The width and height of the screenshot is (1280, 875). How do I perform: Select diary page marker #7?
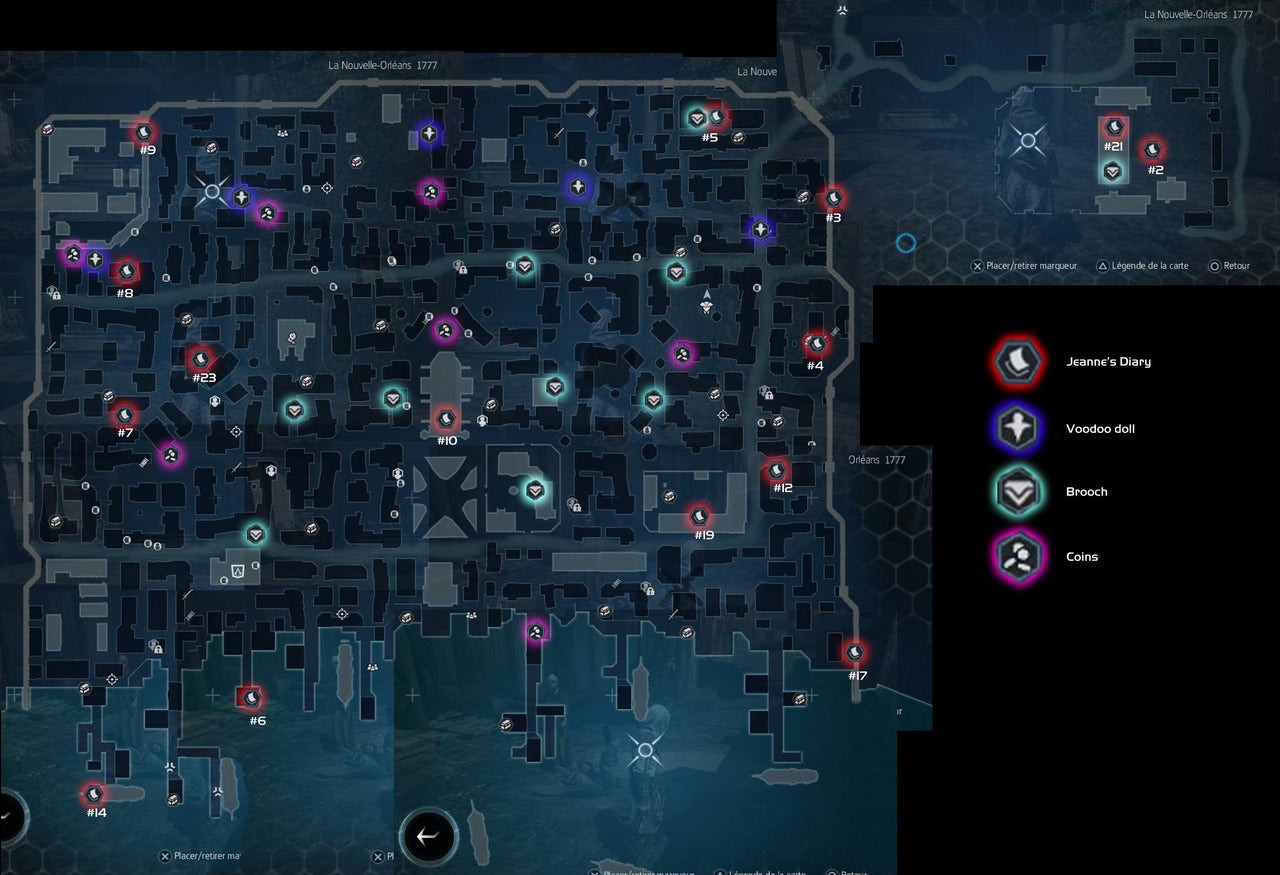[125, 414]
